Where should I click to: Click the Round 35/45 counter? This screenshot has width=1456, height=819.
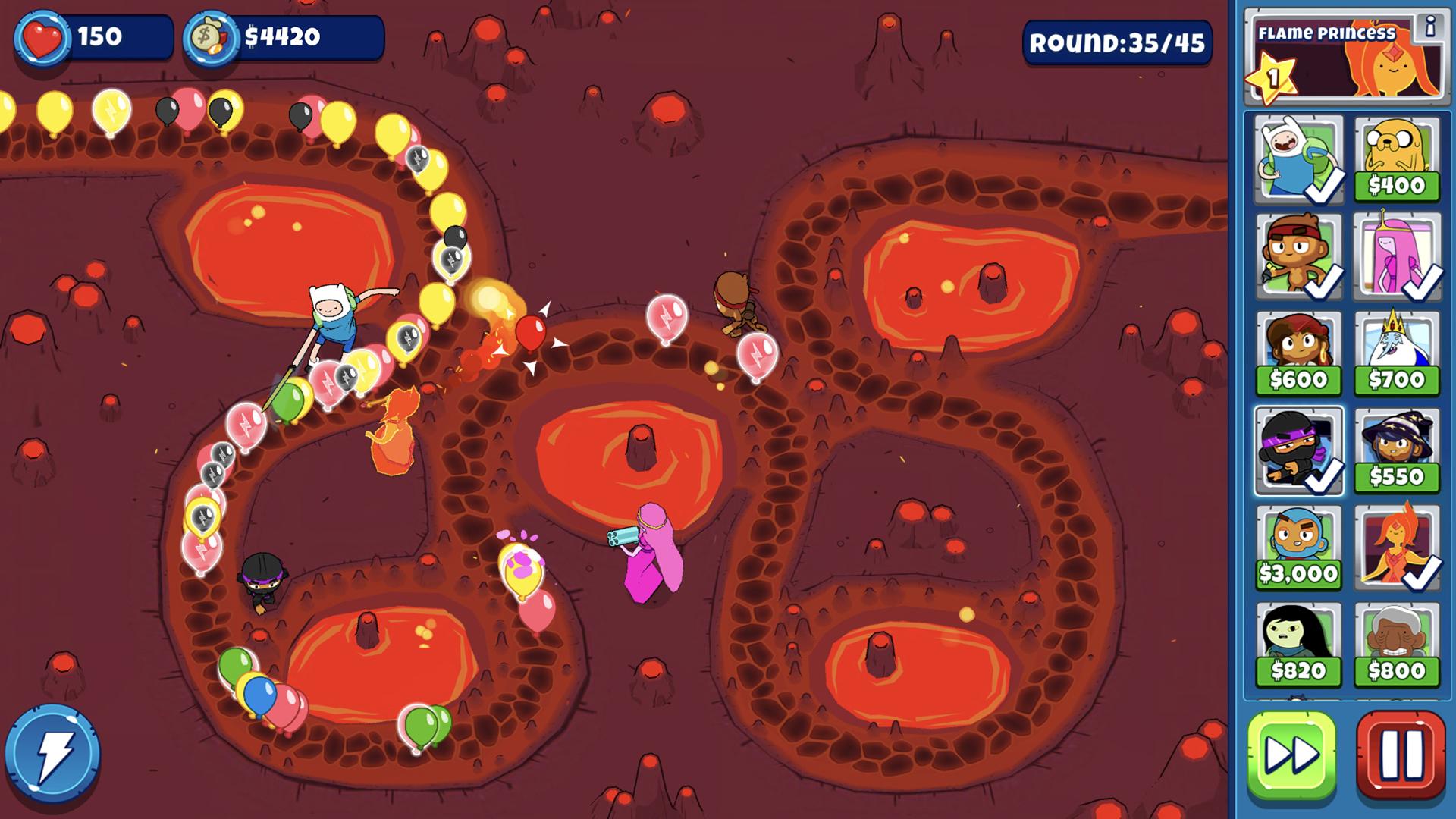(1116, 43)
